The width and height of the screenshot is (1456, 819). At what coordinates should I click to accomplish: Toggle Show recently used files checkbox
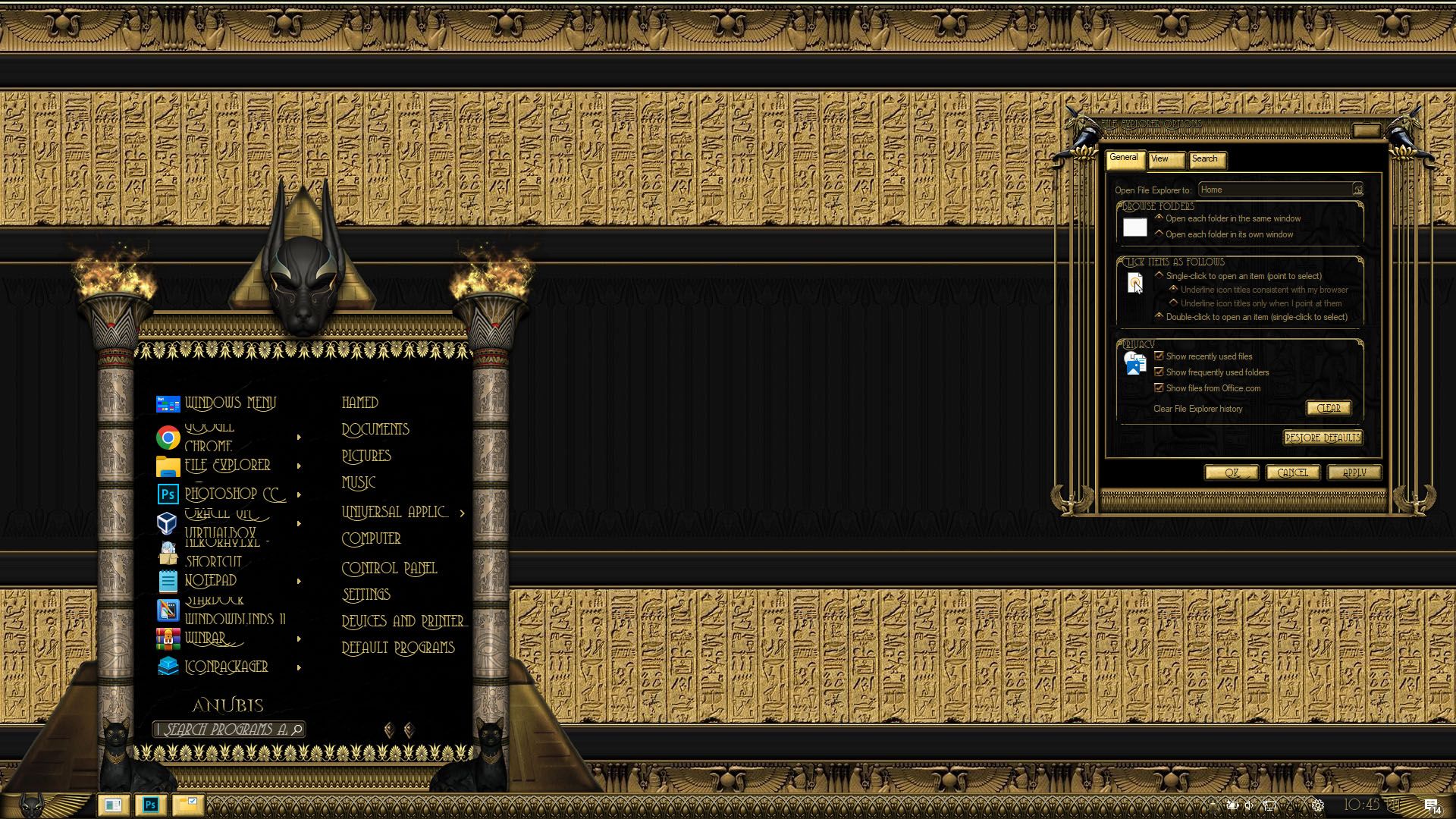1159,356
